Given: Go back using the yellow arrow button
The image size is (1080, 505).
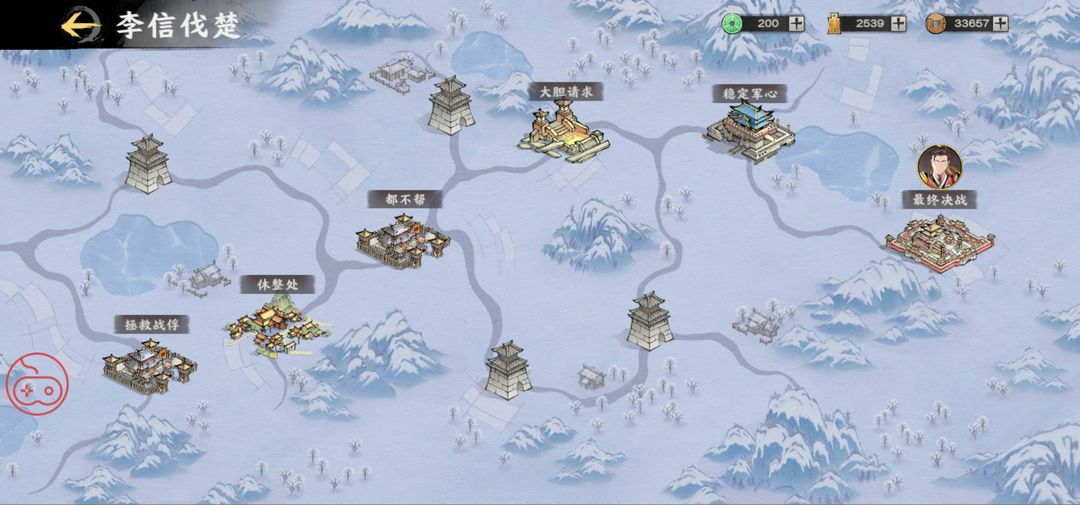Looking at the screenshot, I should [80, 24].
